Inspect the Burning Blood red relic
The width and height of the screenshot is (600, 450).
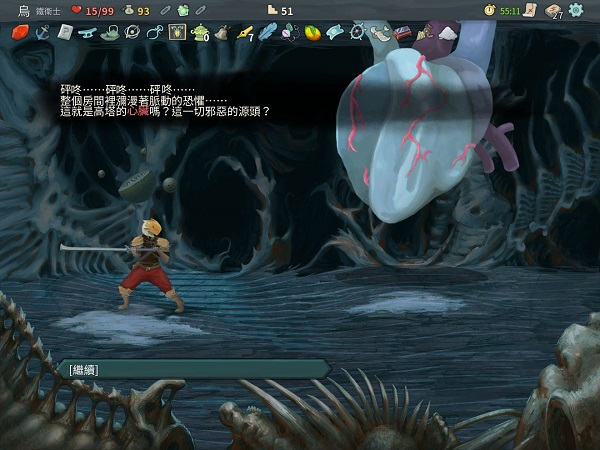pos(19,32)
